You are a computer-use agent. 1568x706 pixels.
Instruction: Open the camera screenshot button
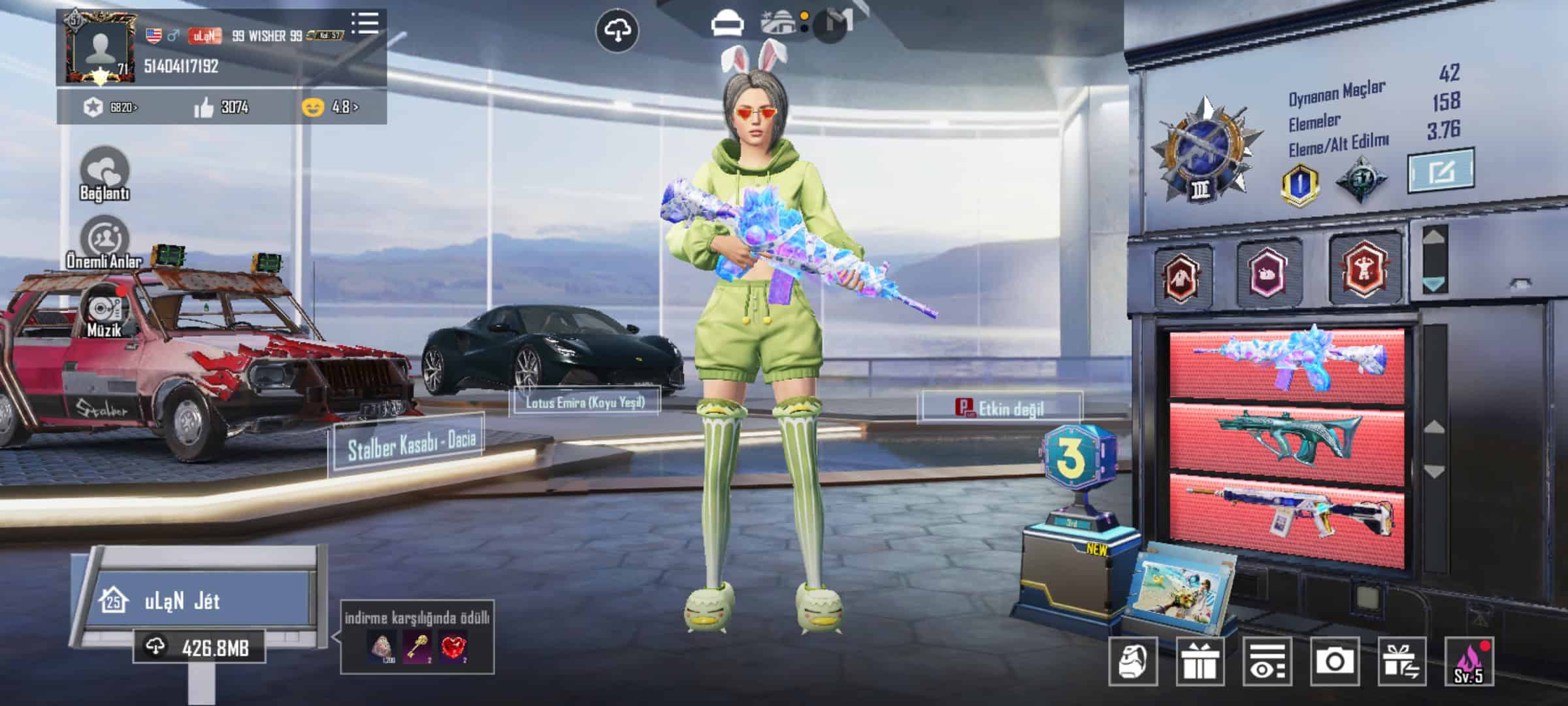pyautogui.click(x=1334, y=662)
